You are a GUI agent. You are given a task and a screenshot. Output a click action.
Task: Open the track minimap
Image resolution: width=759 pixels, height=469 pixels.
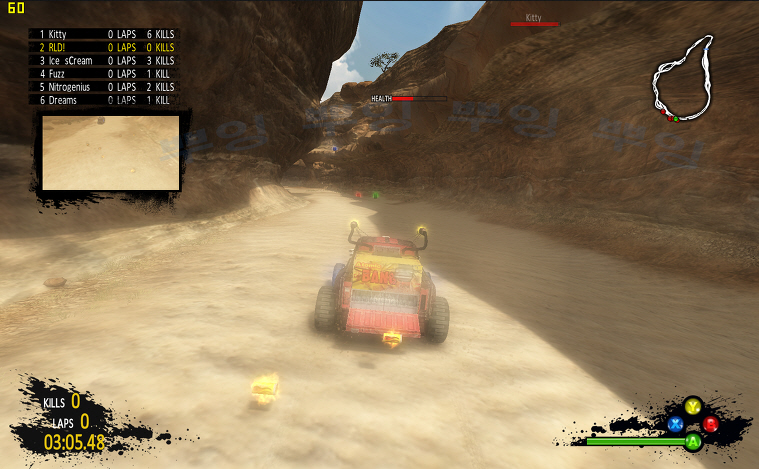[684, 78]
